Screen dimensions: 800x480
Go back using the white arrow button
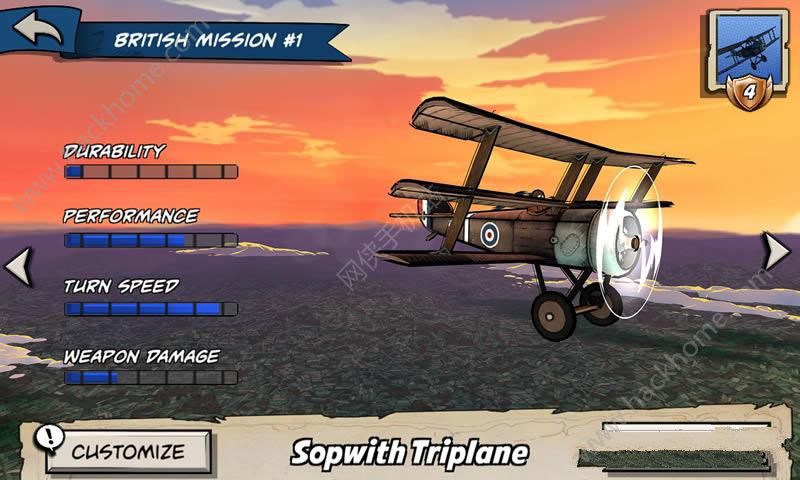[x=37, y=28]
